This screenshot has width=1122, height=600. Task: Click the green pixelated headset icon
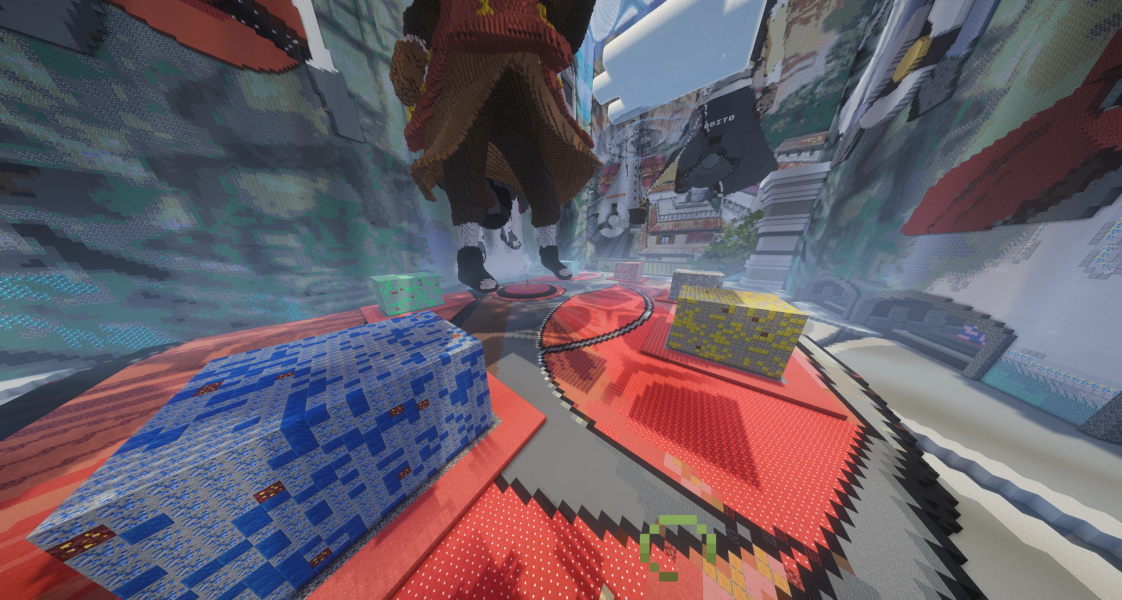tap(676, 546)
